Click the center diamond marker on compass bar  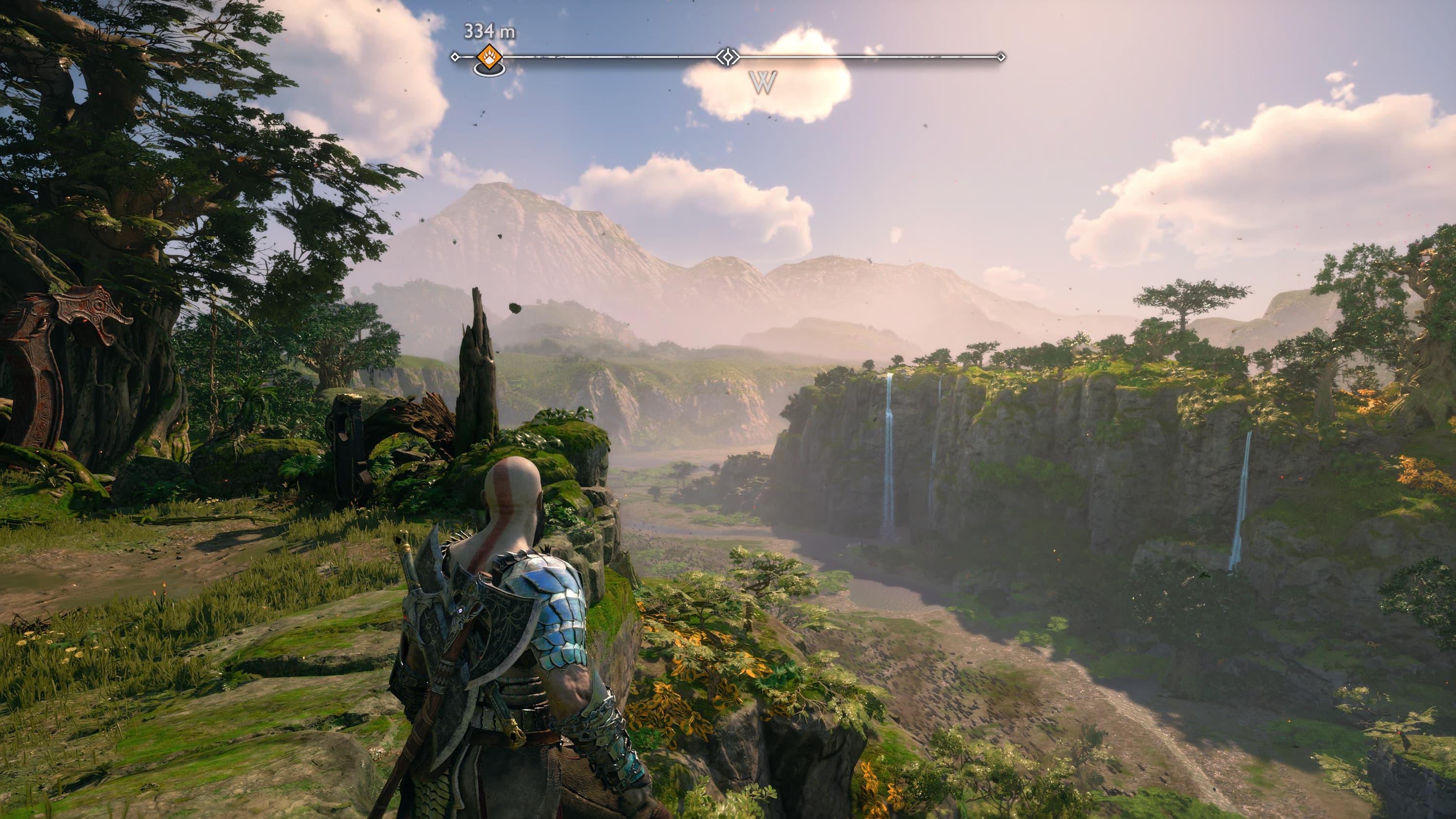coord(728,56)
